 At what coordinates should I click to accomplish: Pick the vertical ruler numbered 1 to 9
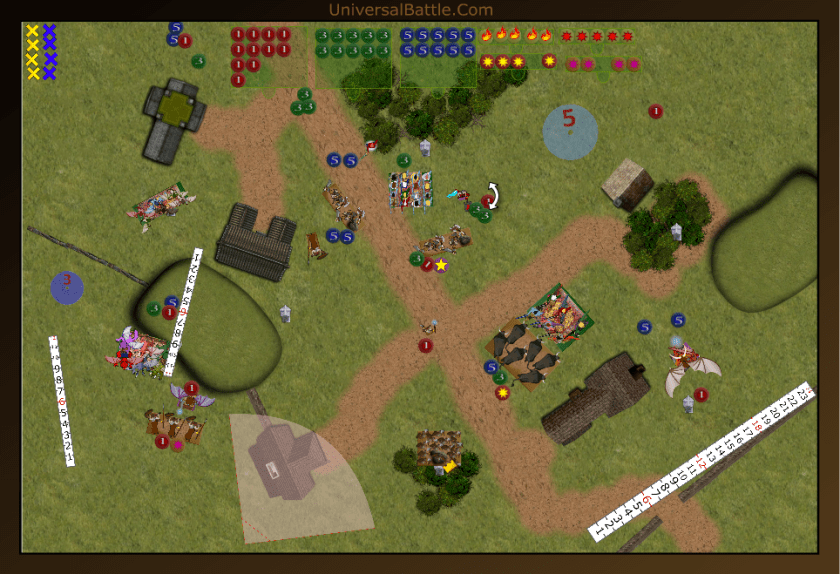tap(61, 400)
